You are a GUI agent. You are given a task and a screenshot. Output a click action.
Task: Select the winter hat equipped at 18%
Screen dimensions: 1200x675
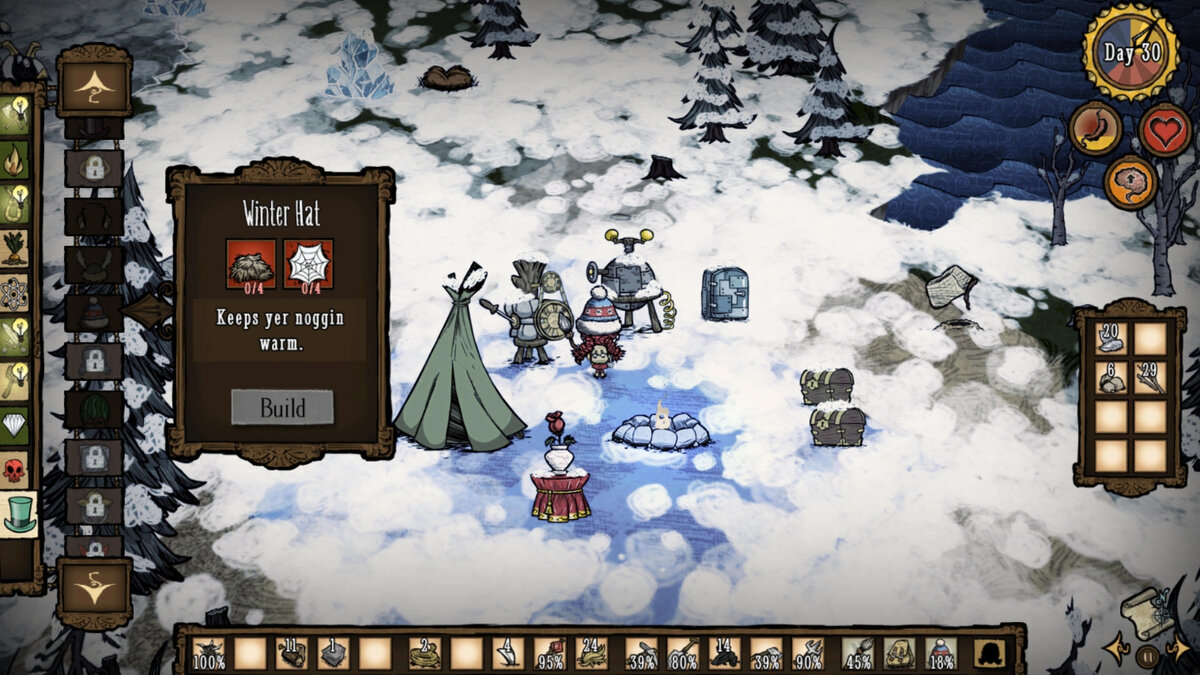tap(940, 654)
